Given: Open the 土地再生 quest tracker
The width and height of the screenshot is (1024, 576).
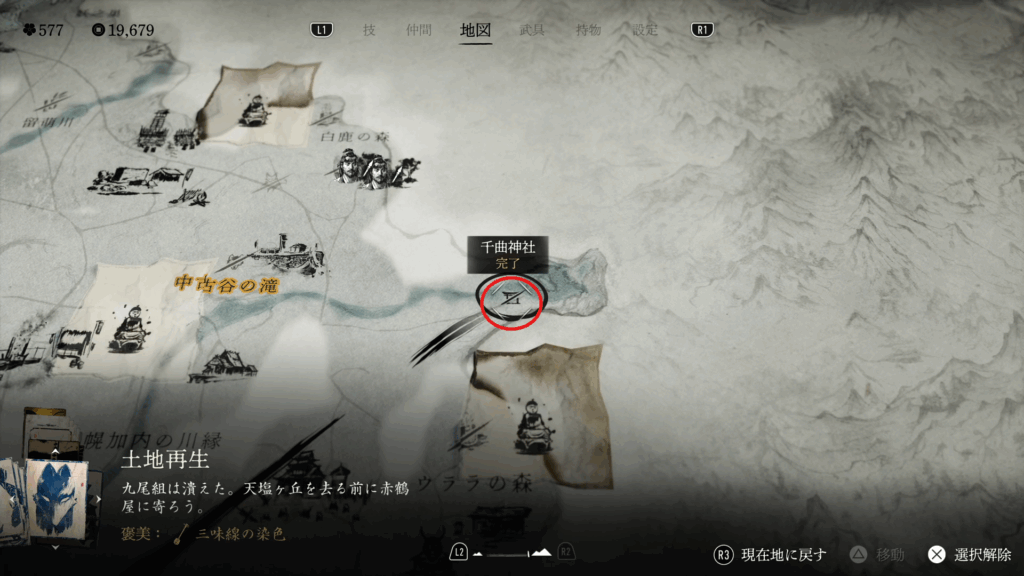Looking at the screenshot, I should pos(166,461).
